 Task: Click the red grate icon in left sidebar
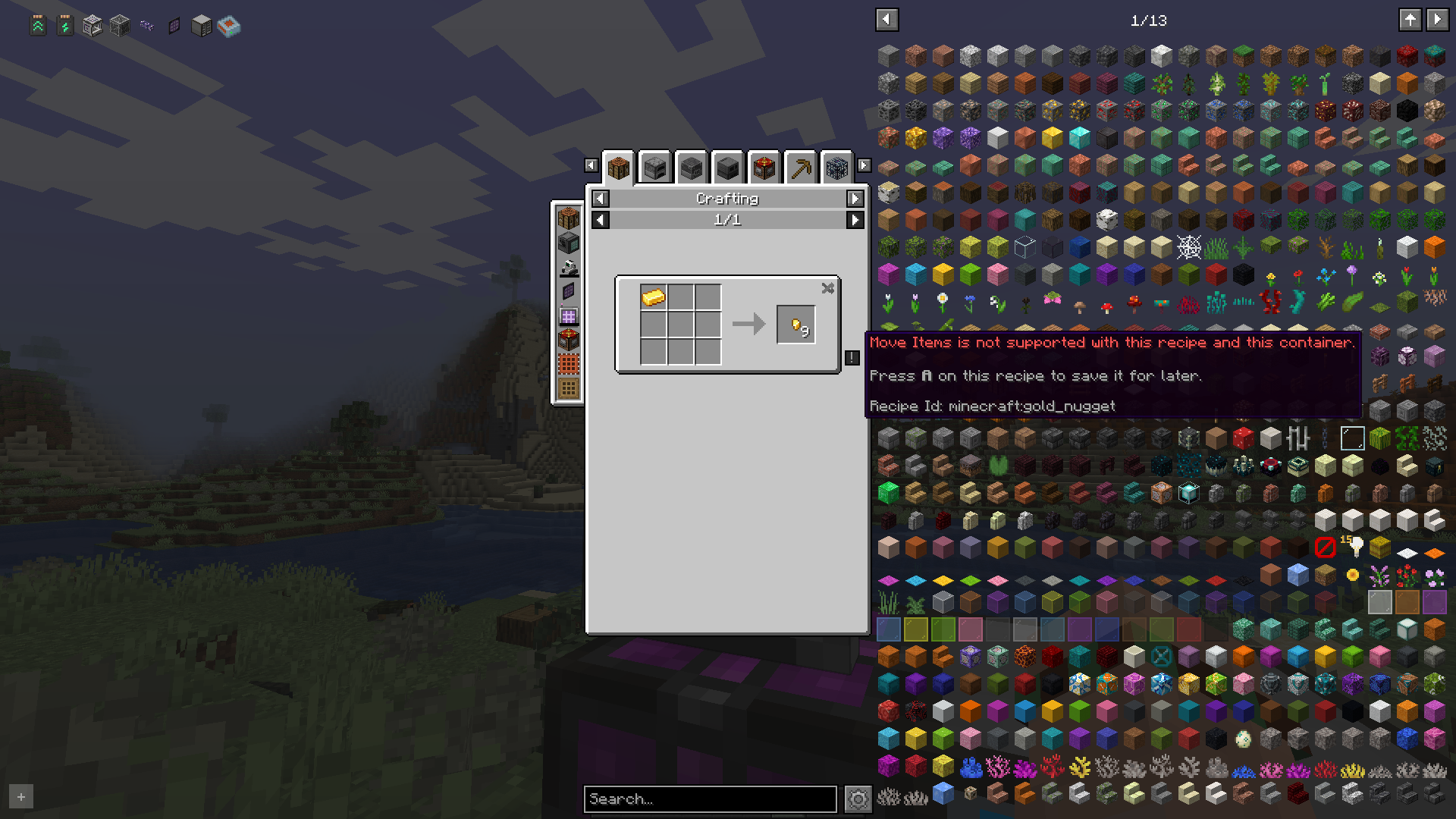coord(569,363)
